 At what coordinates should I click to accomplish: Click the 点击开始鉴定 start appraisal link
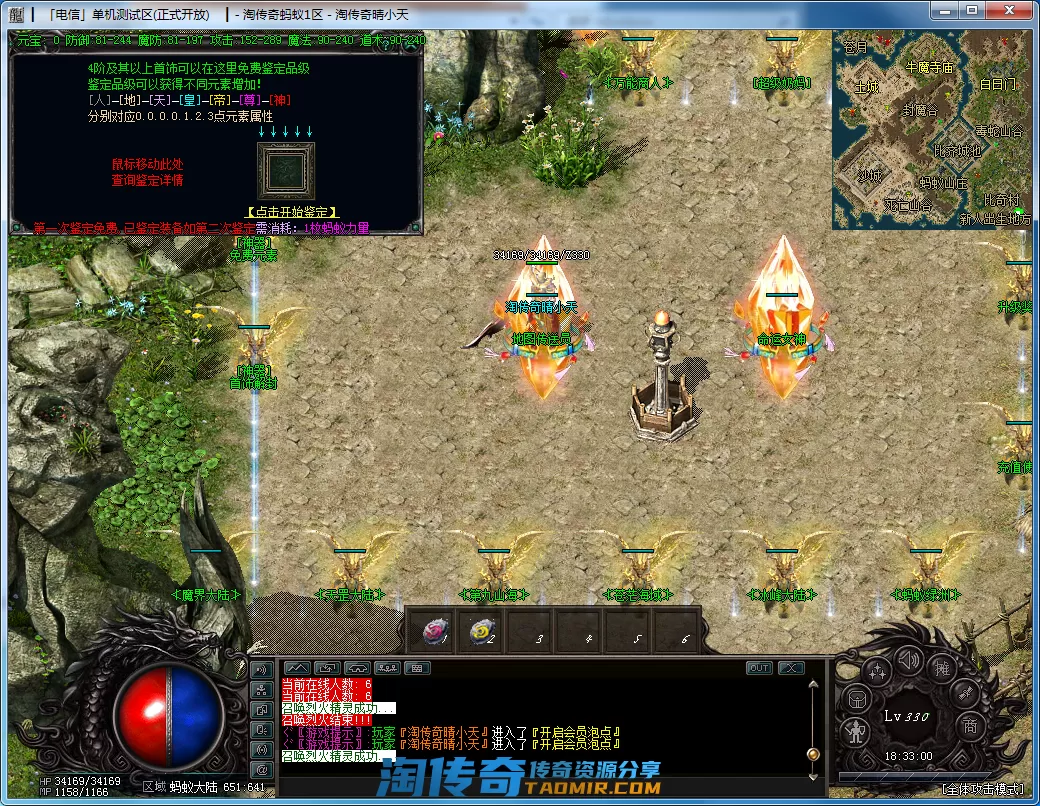(x=292, y=213)
